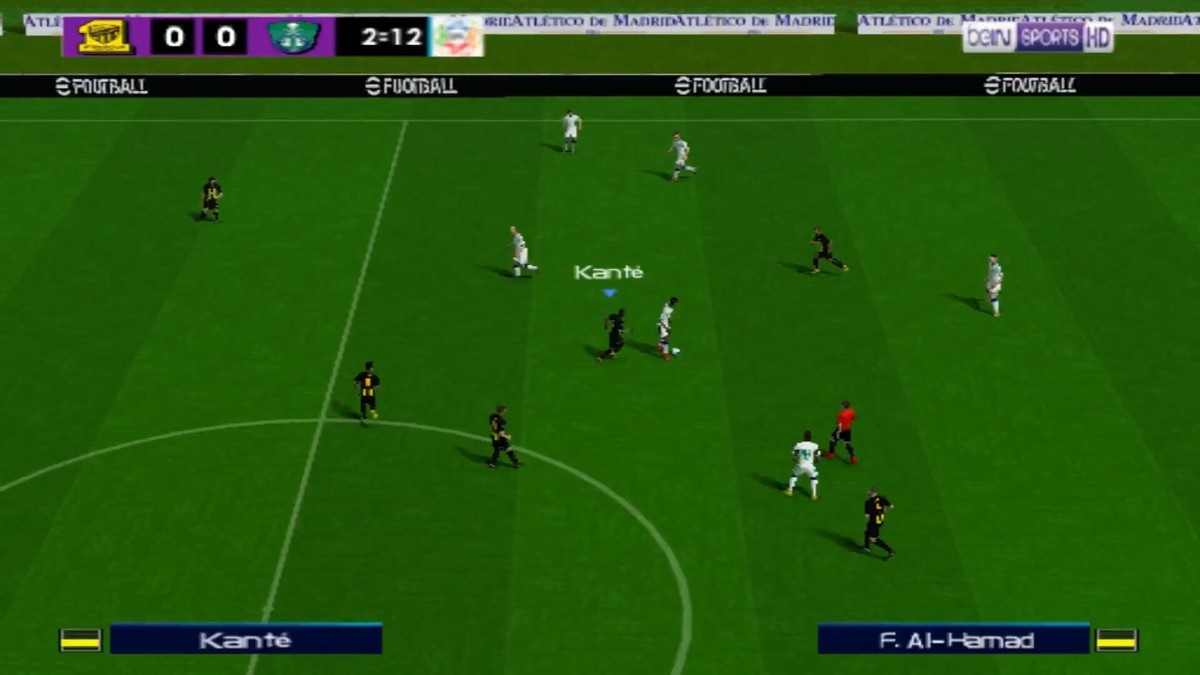Select the yellow and black home team crest
This screenshot has height=675, width=1200.
(x=105, y=37)
